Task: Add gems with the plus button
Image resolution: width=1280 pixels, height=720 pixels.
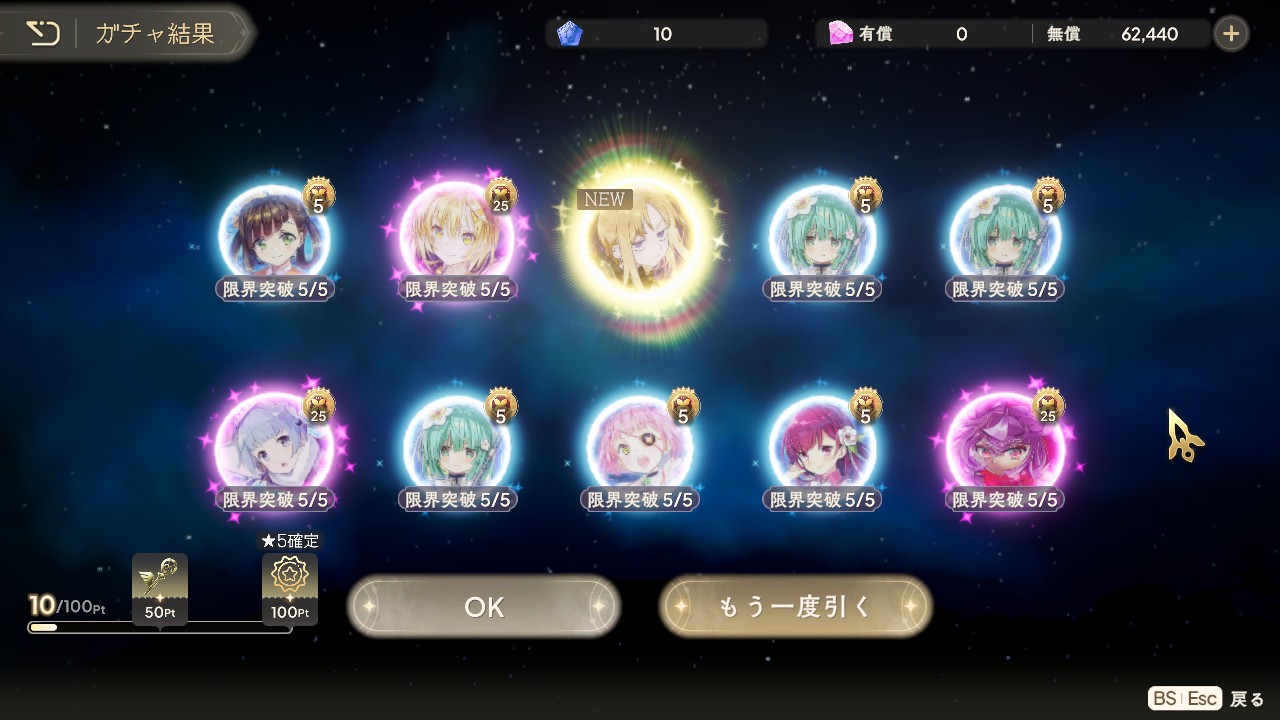Action: pos(1231,34)
